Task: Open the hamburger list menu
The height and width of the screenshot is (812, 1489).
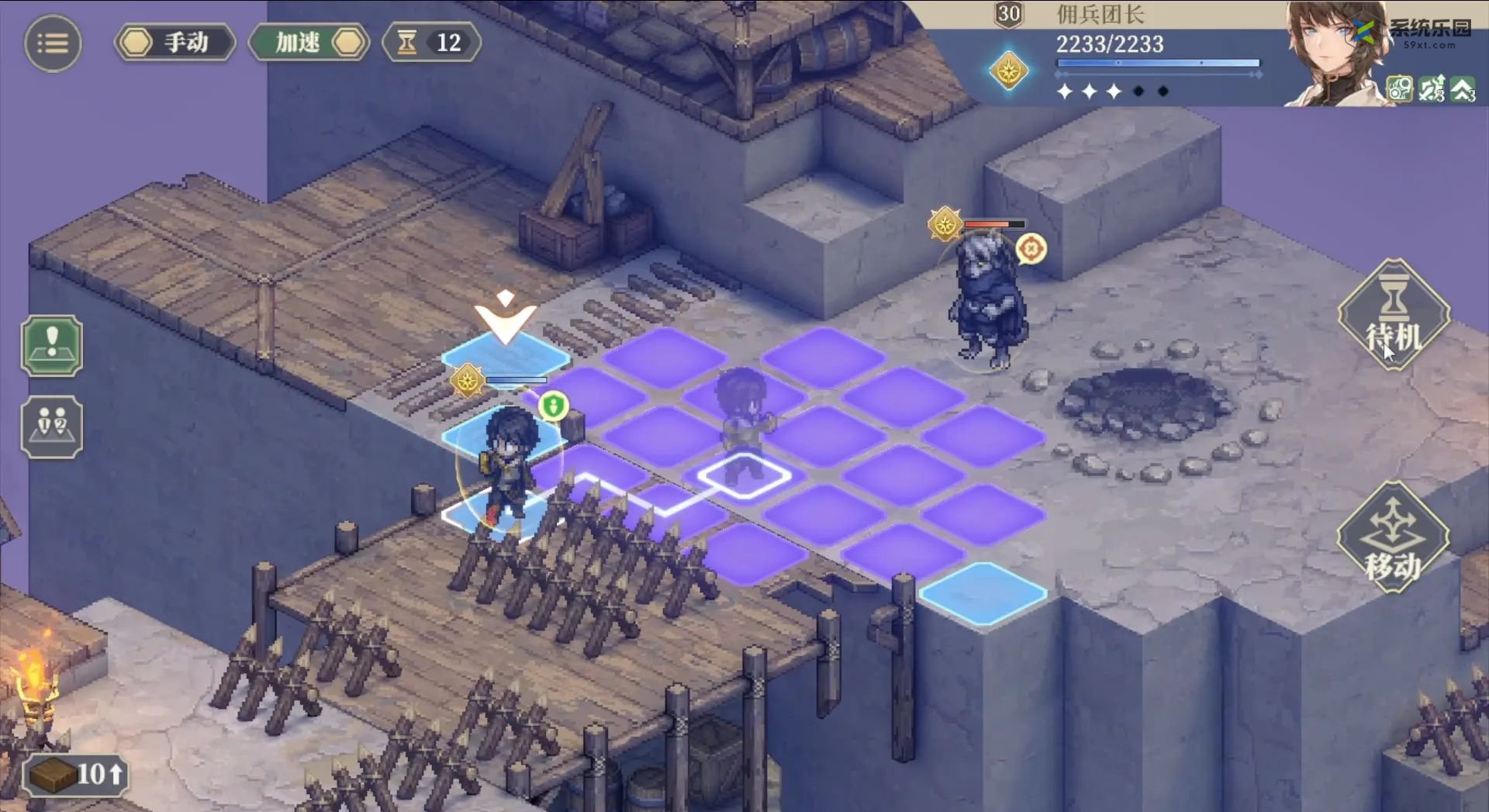Action: coord(53,43)
